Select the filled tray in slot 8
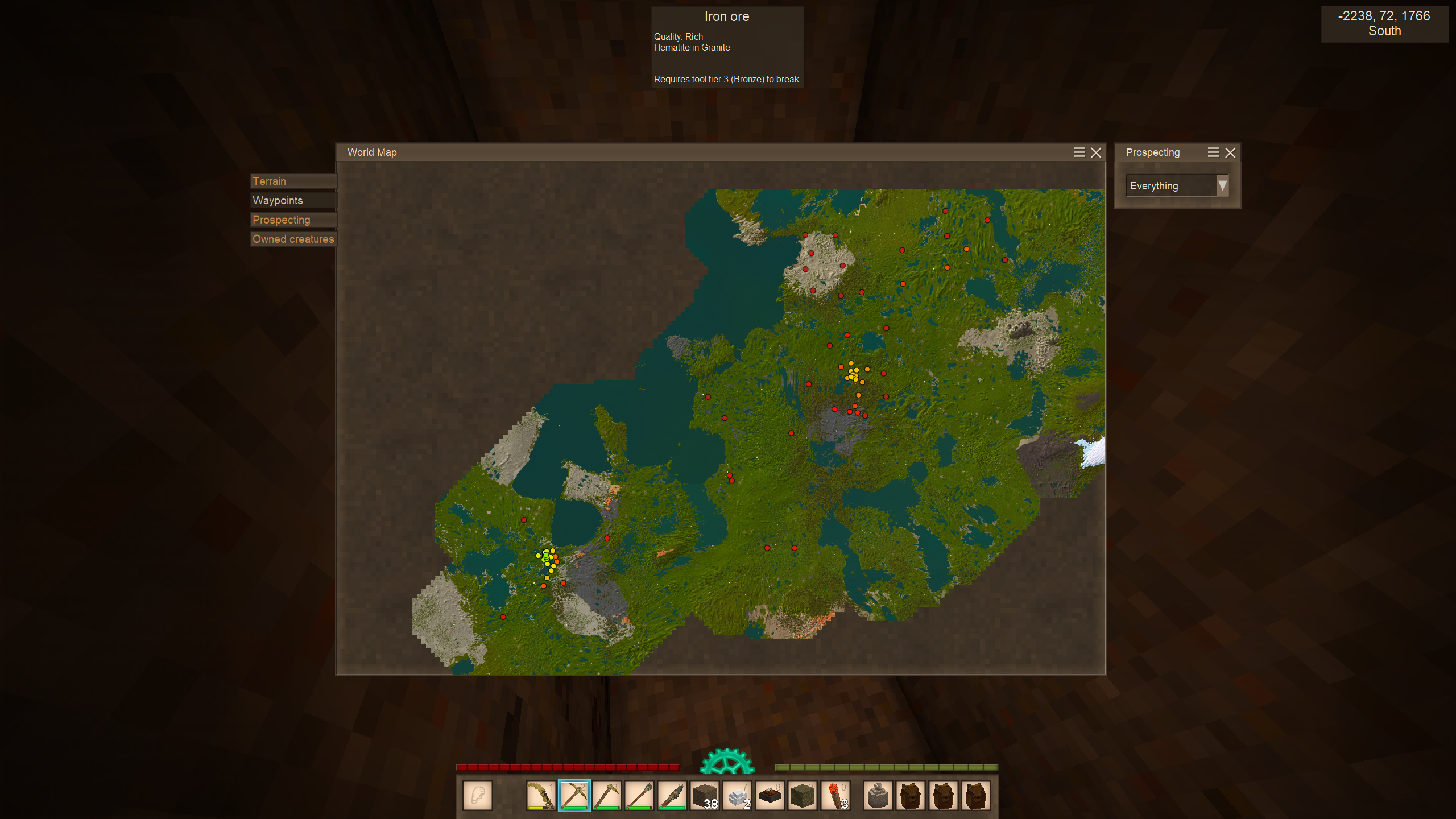 pos(771,796)
